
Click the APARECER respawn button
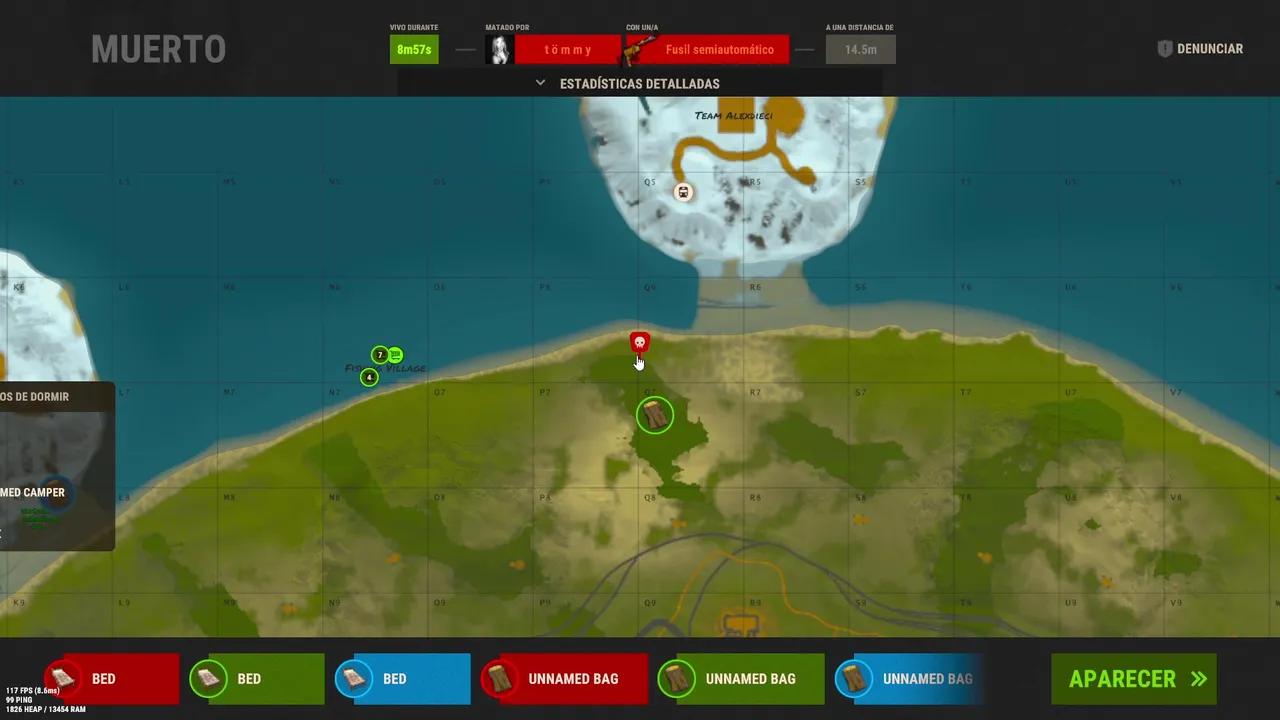click(x=1133, y=679)
